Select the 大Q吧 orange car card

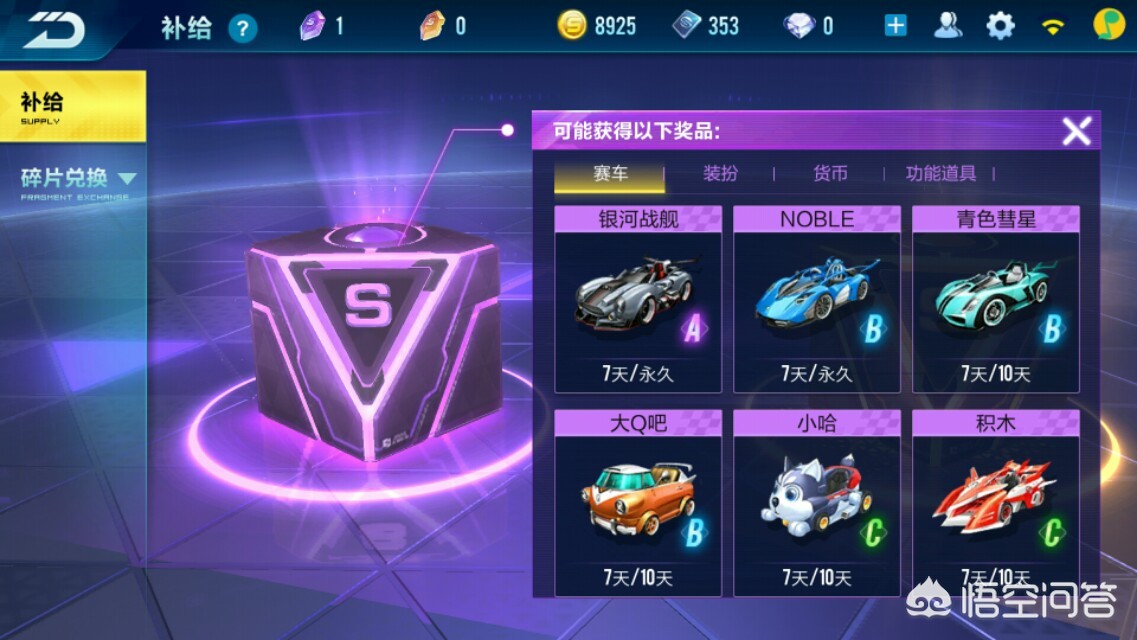click(x=638, y=502)
